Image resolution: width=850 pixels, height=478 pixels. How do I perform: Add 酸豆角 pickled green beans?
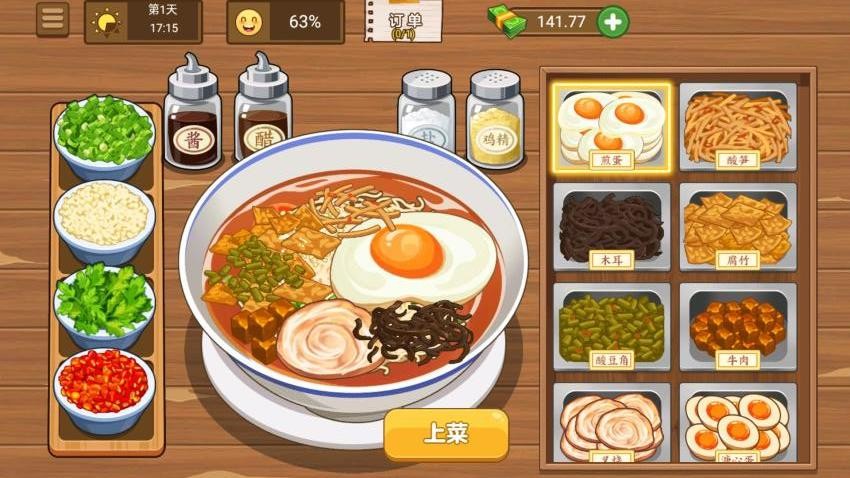pos(610,327)
